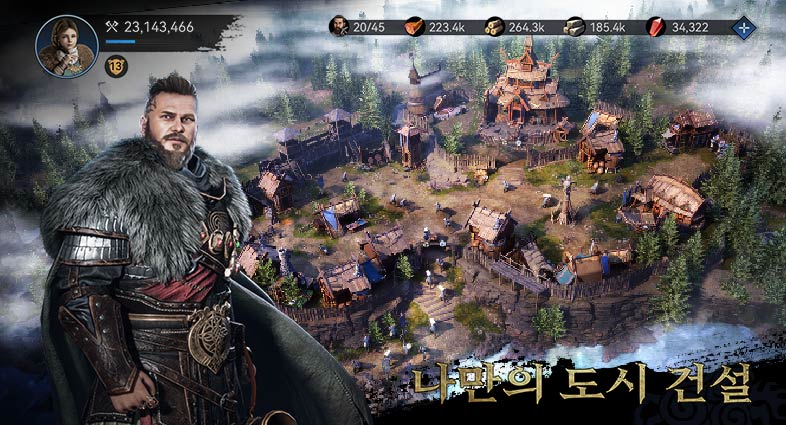786x425 pixels.
Task: Select the wood logs resource icon
Action: [x=494, y=27]
